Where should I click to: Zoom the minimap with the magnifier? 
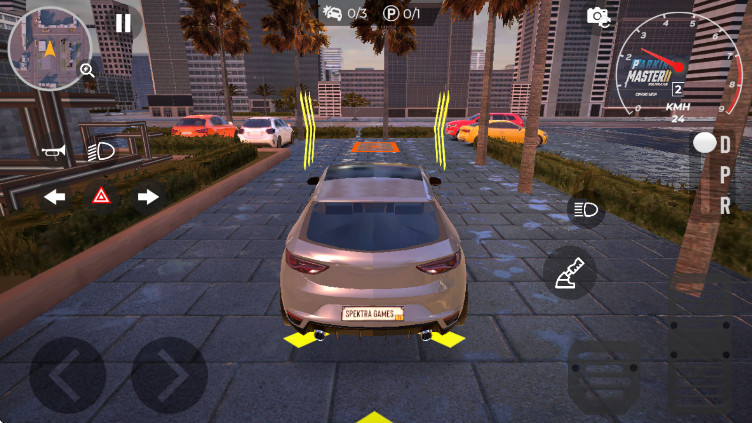click(87, 70)
